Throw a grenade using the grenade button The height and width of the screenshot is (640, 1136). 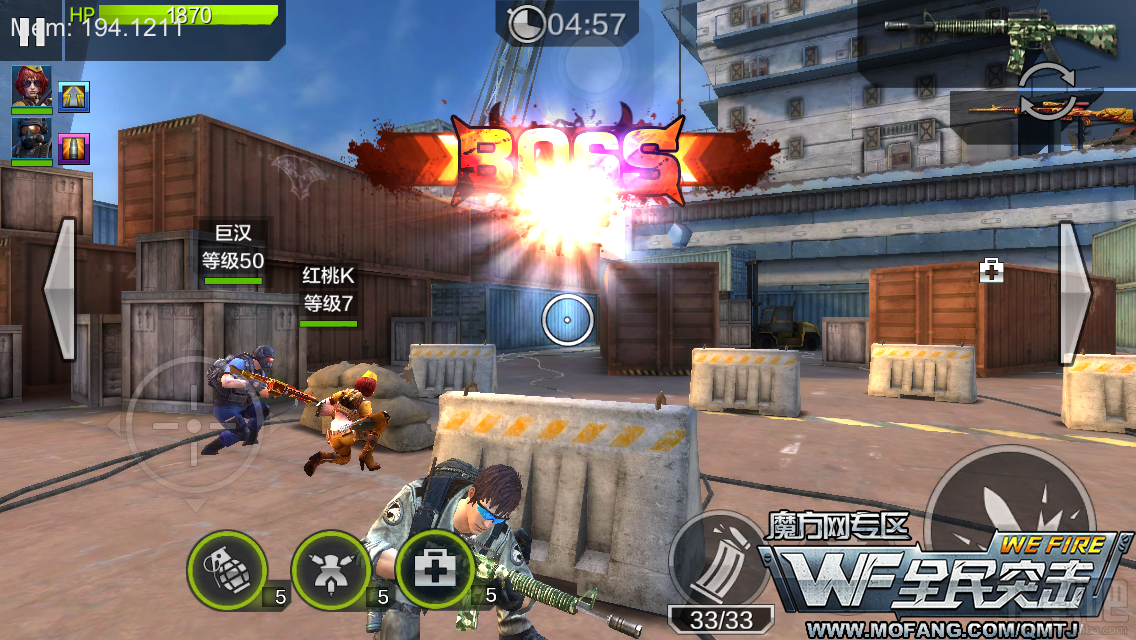tap(227, 570)
